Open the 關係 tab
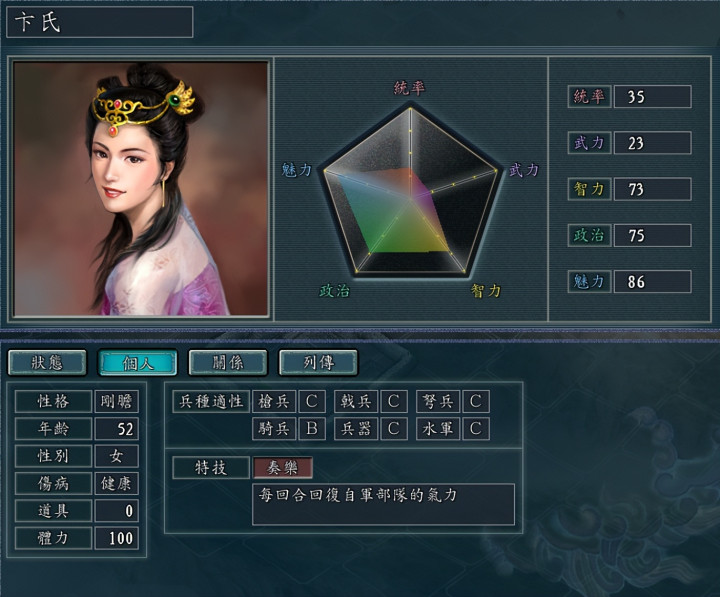Image resolution: width=720 pixels, height=597 pixels. [227, 362]
